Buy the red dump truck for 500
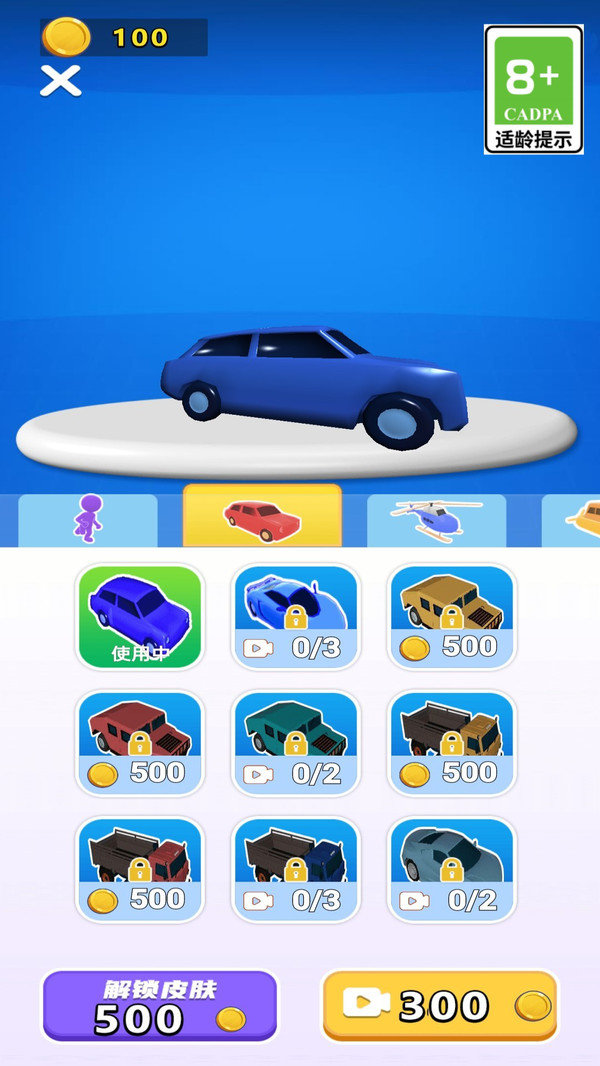Screen dimensions: 600x1066 pos(140,869)
